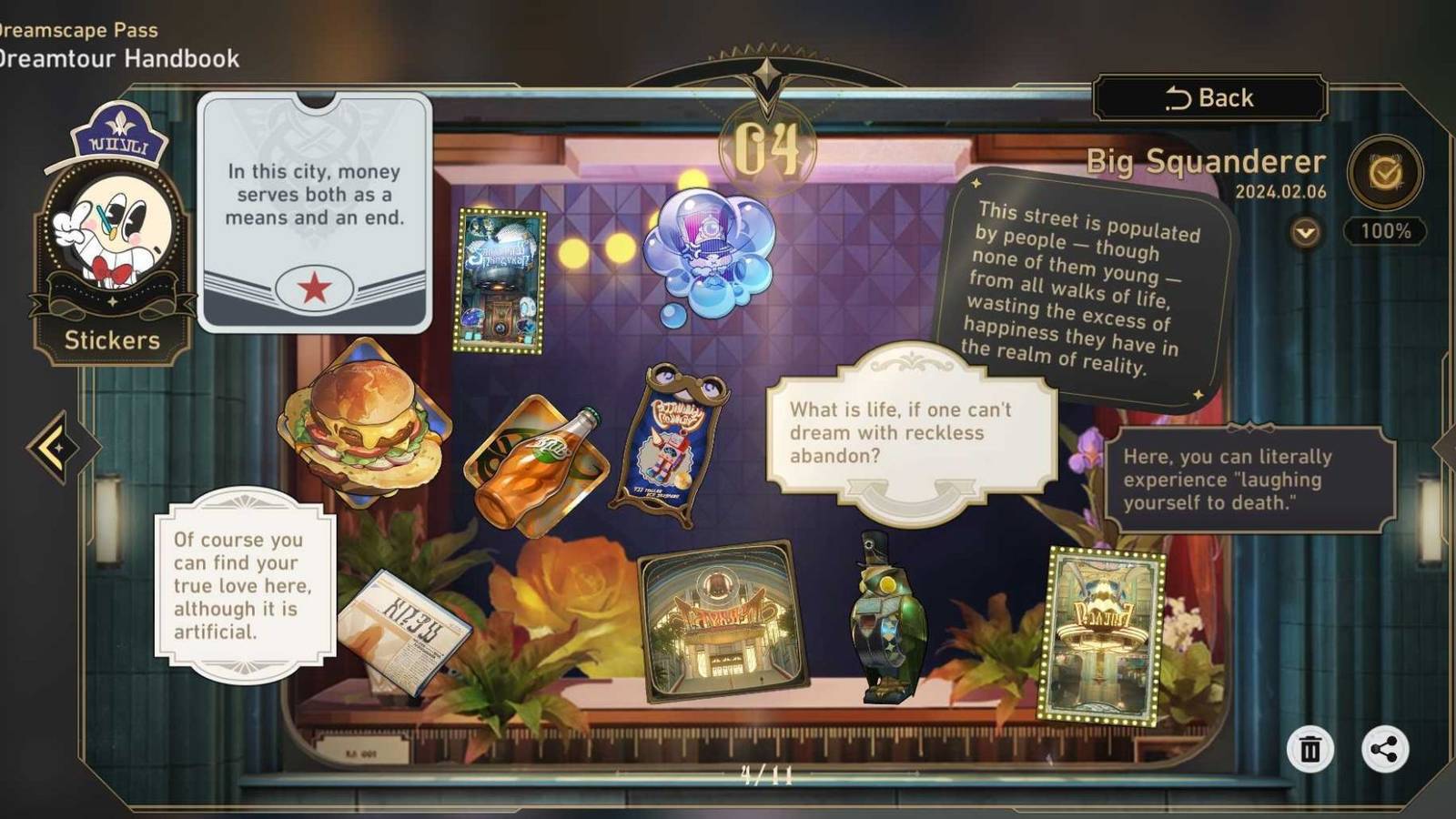Click the trash icon to clear stickers
Viewport: 1456px width, 819px height.
point(1311,749)
